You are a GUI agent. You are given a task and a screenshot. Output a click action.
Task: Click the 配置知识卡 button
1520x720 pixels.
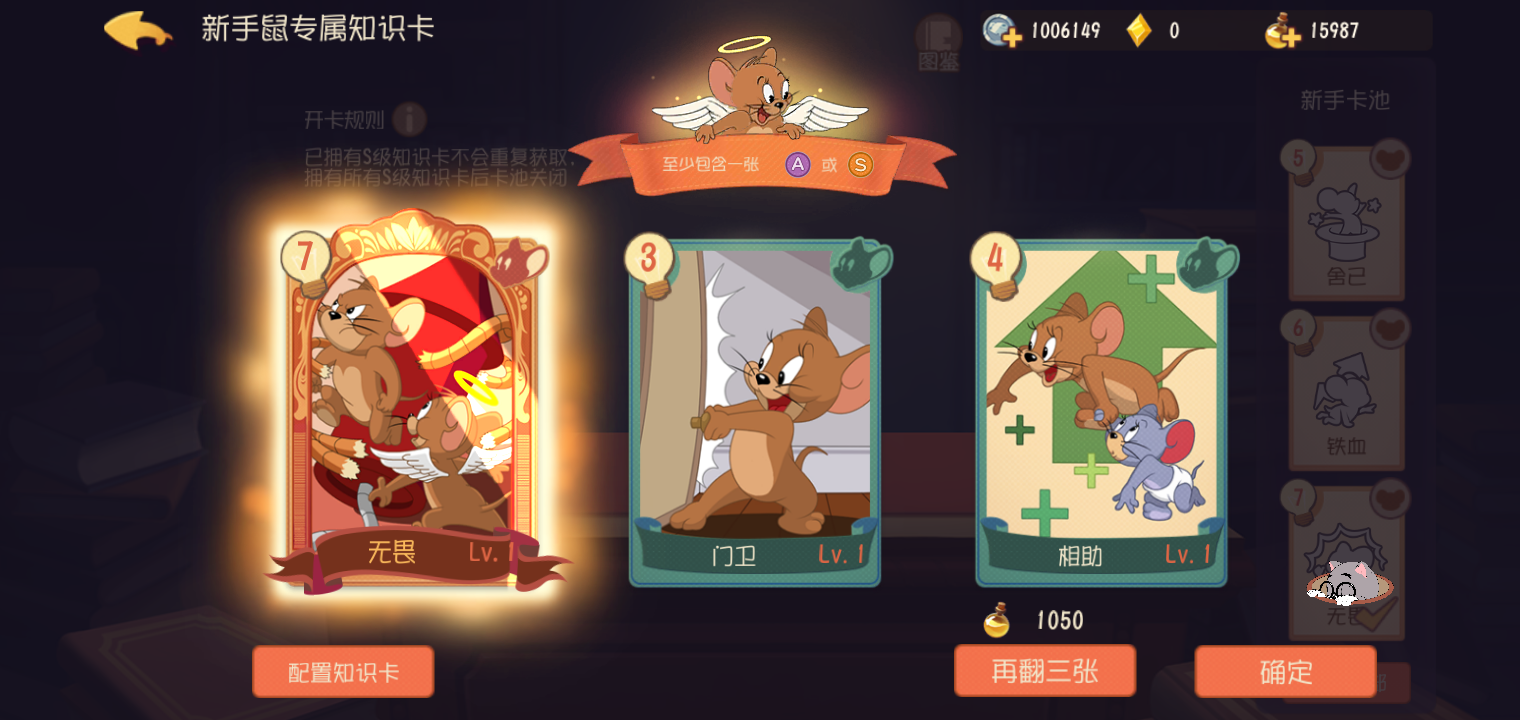343,671
